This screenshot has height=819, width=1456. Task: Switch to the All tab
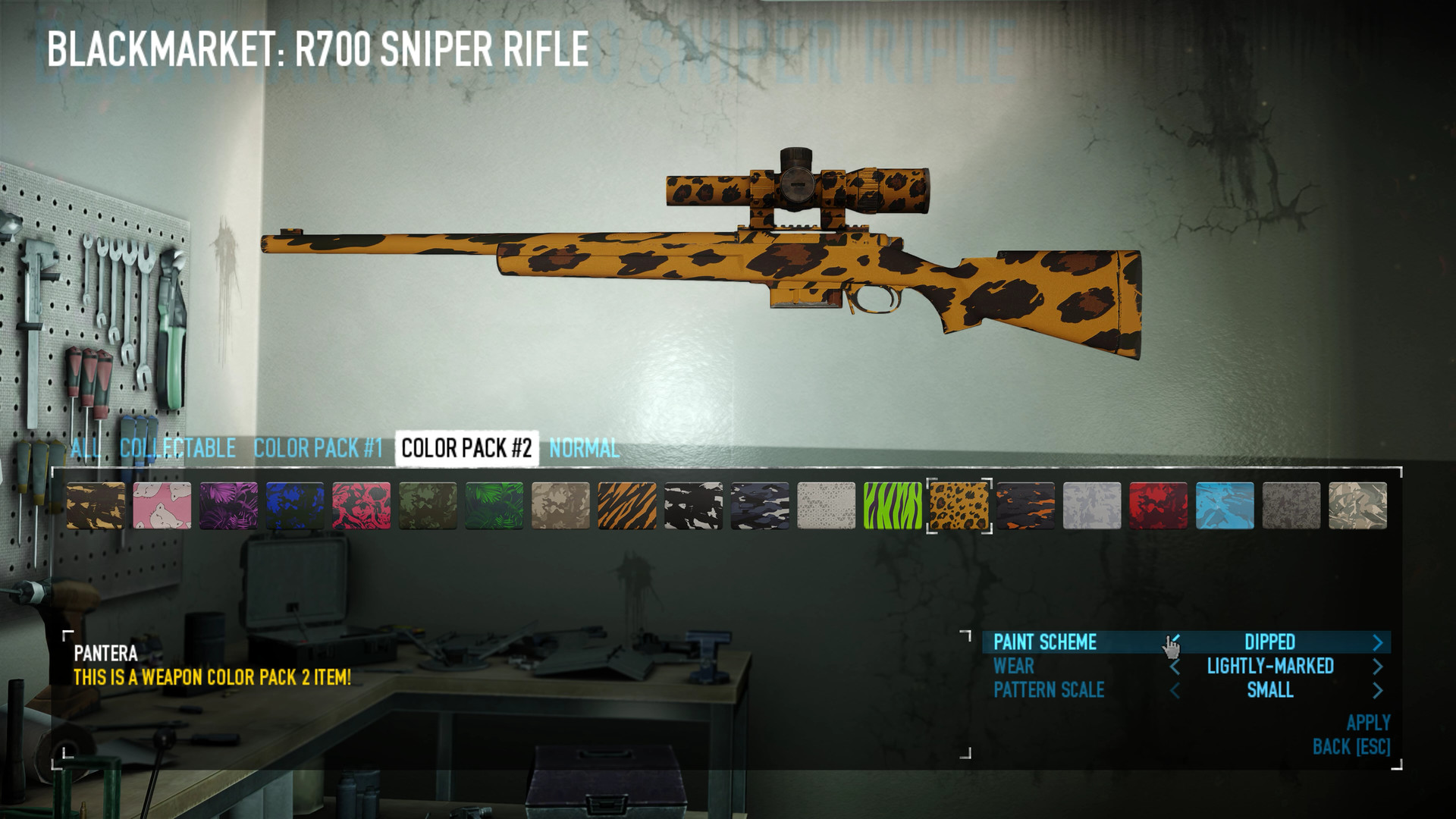click(86, 448)
